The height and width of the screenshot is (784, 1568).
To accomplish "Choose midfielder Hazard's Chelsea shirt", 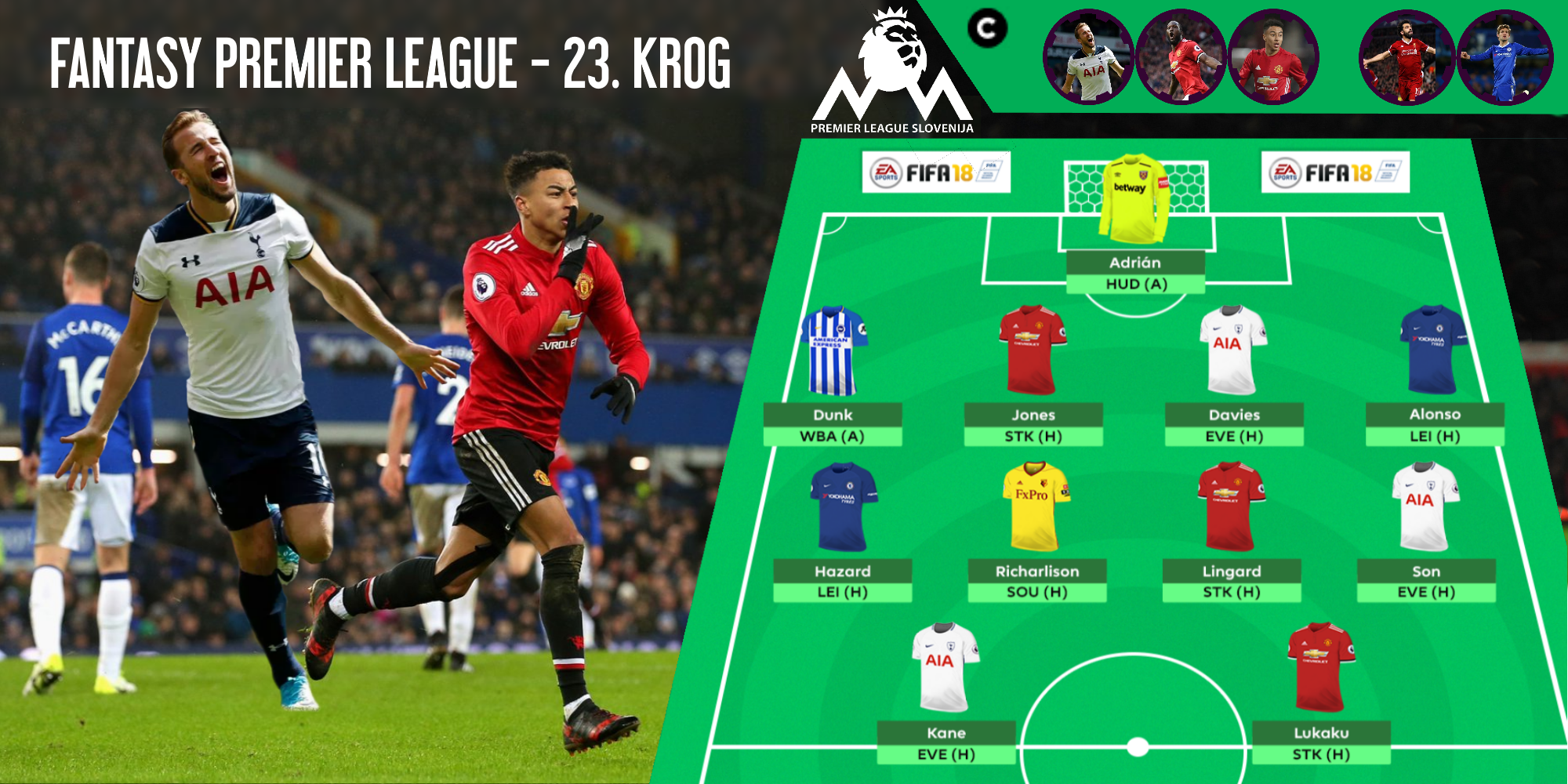I will click(843, 506).
